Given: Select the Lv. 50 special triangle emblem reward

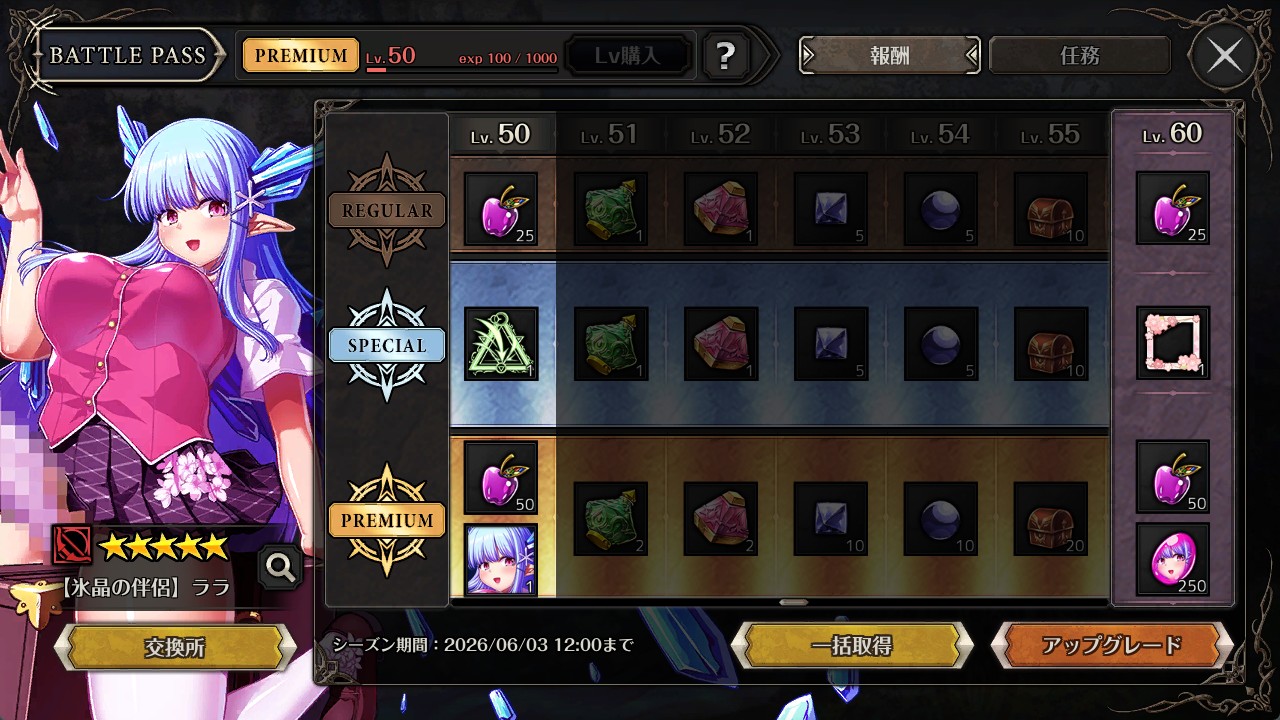Looking at the screenshot, I should pyautogui.click(x=501, y=344).
